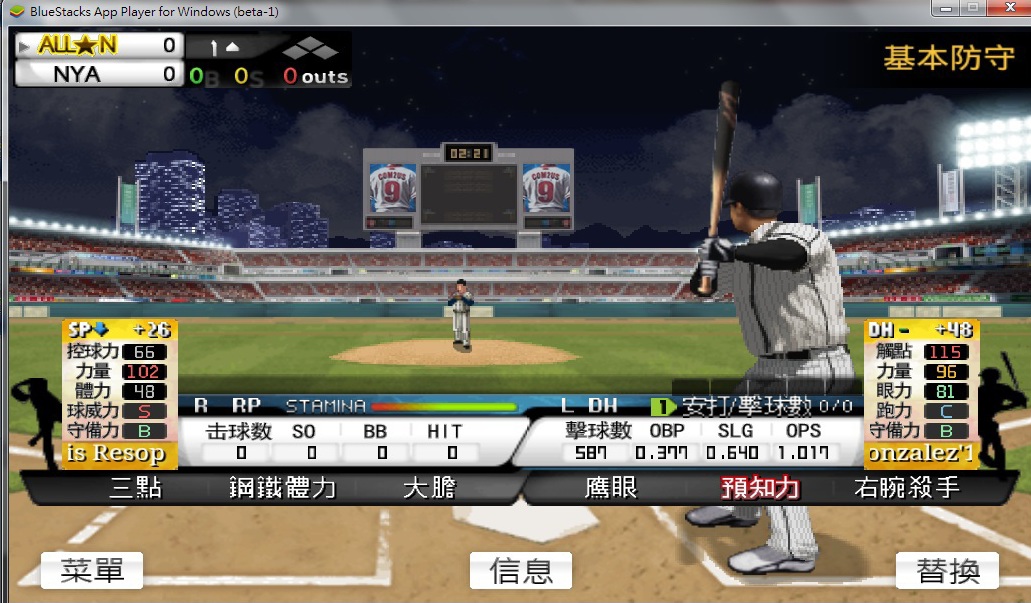Screen dimensions: 1031x603
Task: Minimize the BlueStacks App Player window
Action: pyautogui.click(x=946, y=9)
